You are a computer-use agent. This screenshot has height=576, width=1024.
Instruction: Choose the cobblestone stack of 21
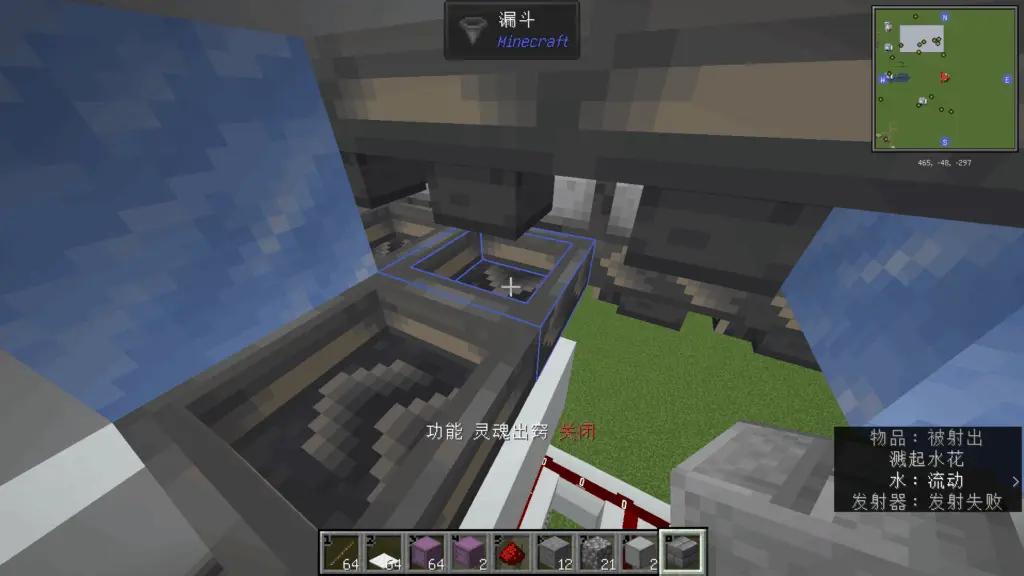599,551
